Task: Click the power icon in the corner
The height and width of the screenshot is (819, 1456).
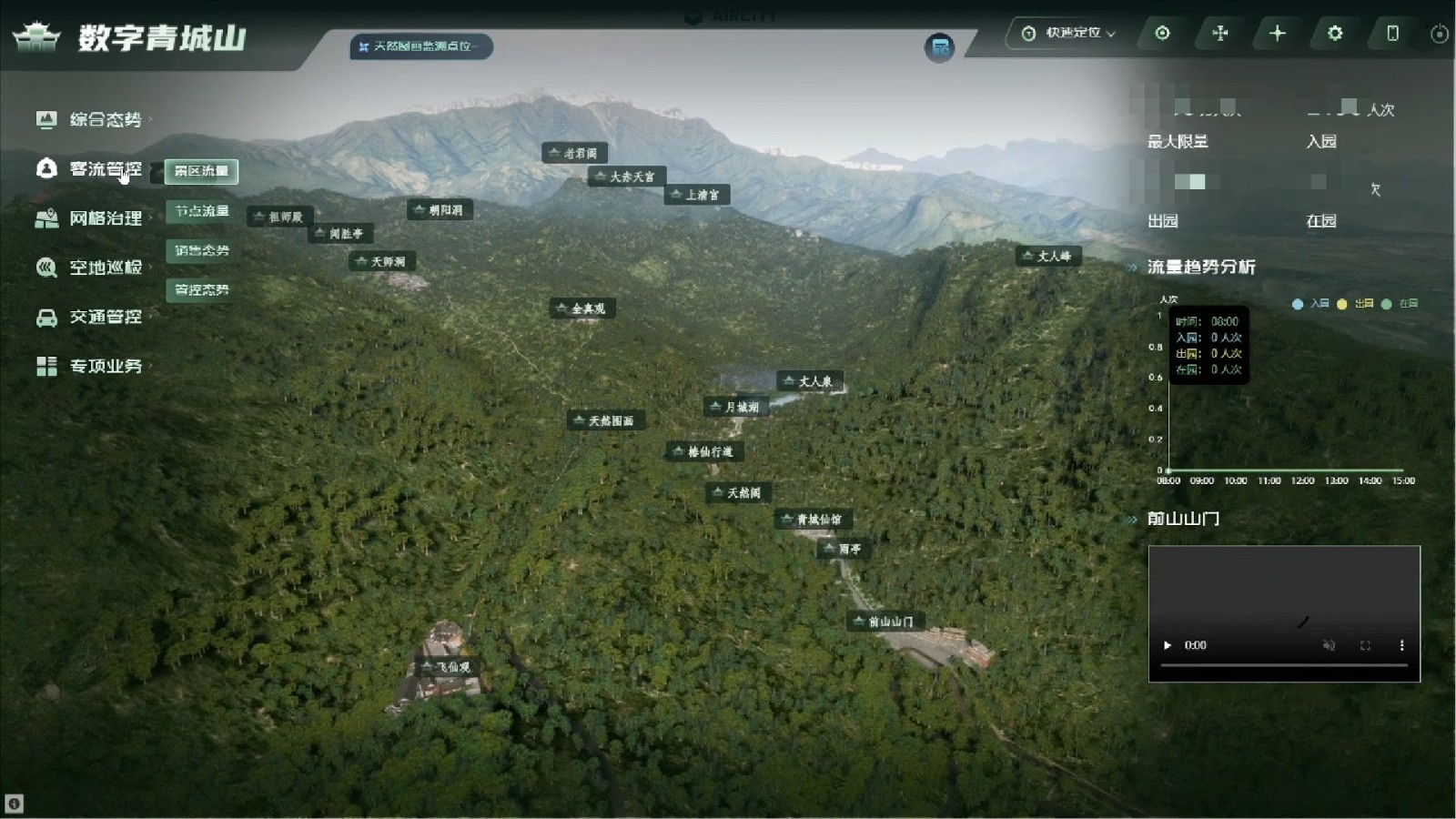Action: tap(1439, 34)
